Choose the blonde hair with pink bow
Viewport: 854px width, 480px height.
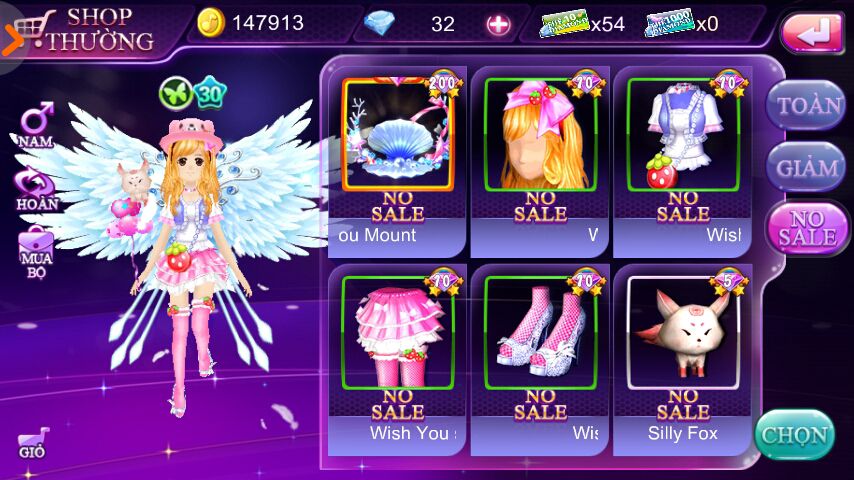click(540, 135)
